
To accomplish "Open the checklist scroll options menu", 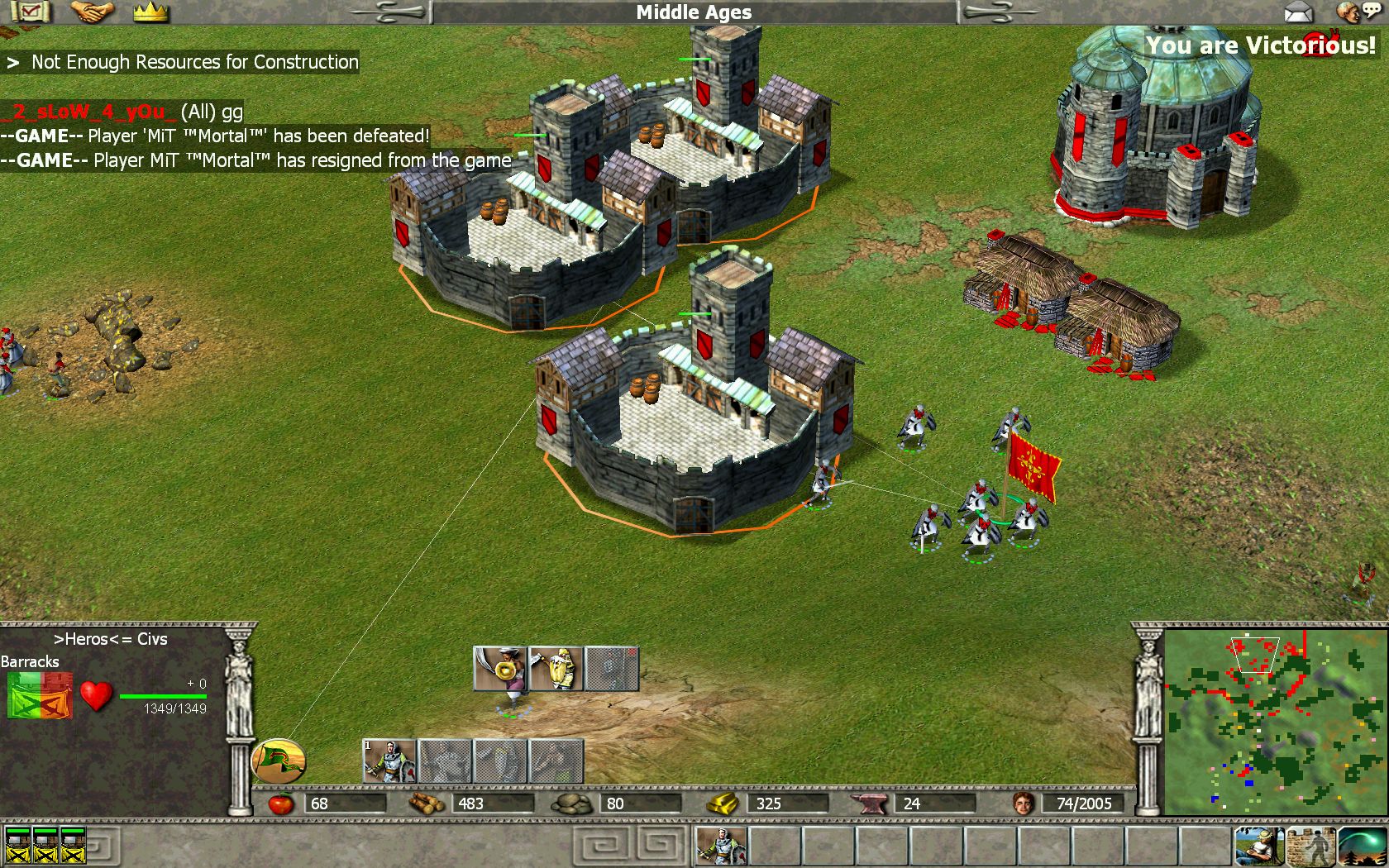I will click(x=31, y=12).
